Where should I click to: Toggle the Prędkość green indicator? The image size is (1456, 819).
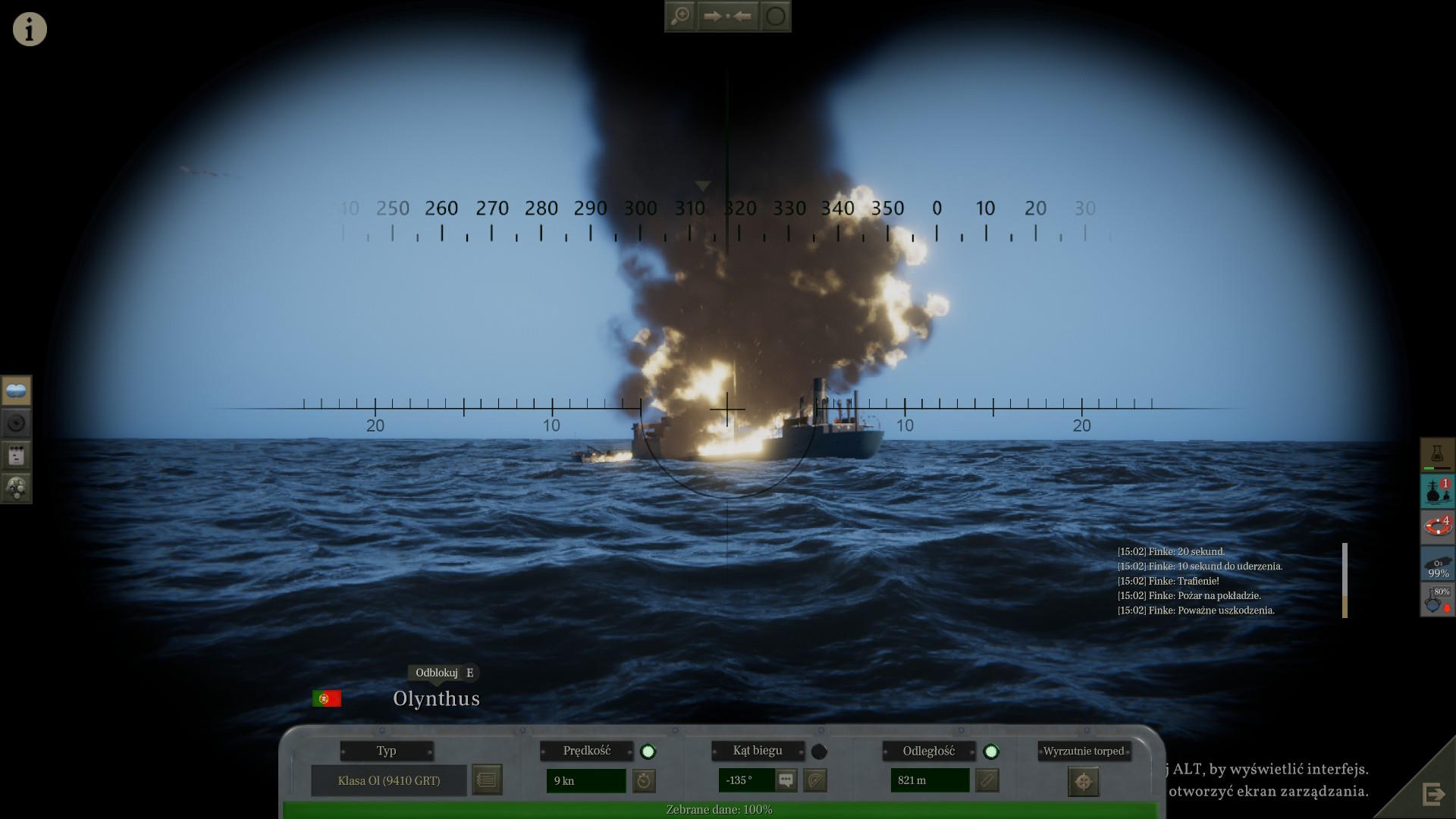[x=648, y=752]
